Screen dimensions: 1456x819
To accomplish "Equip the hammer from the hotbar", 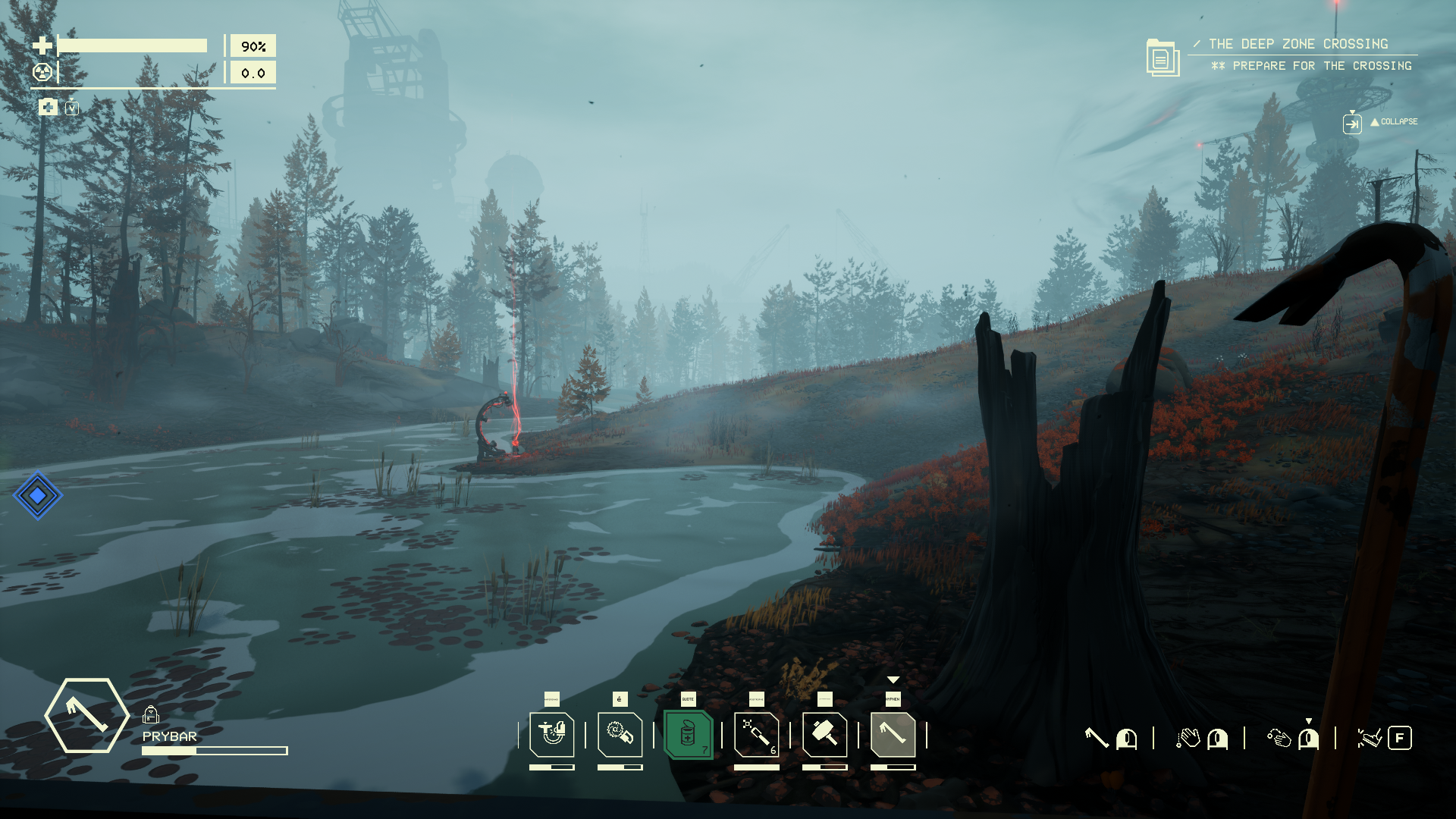I will tap(824, 734).
